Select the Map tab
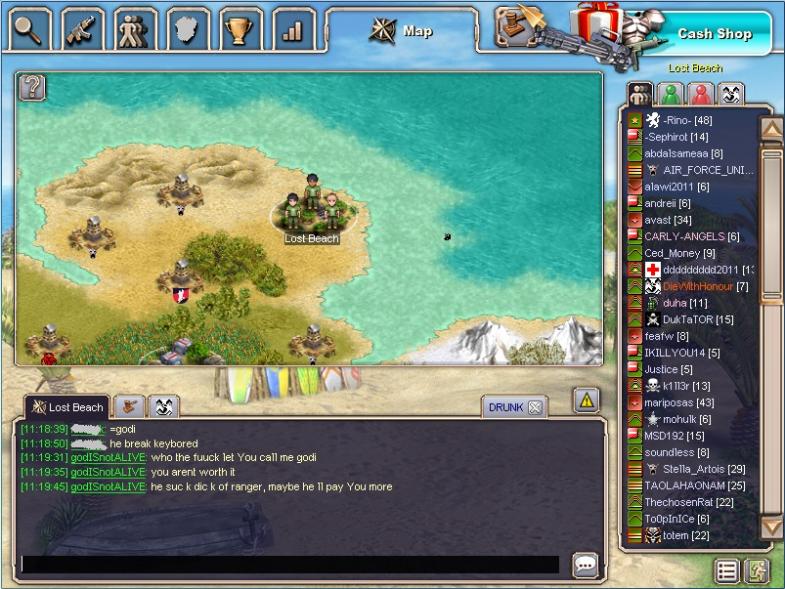The image size is (785, 589). coord(405,31)
